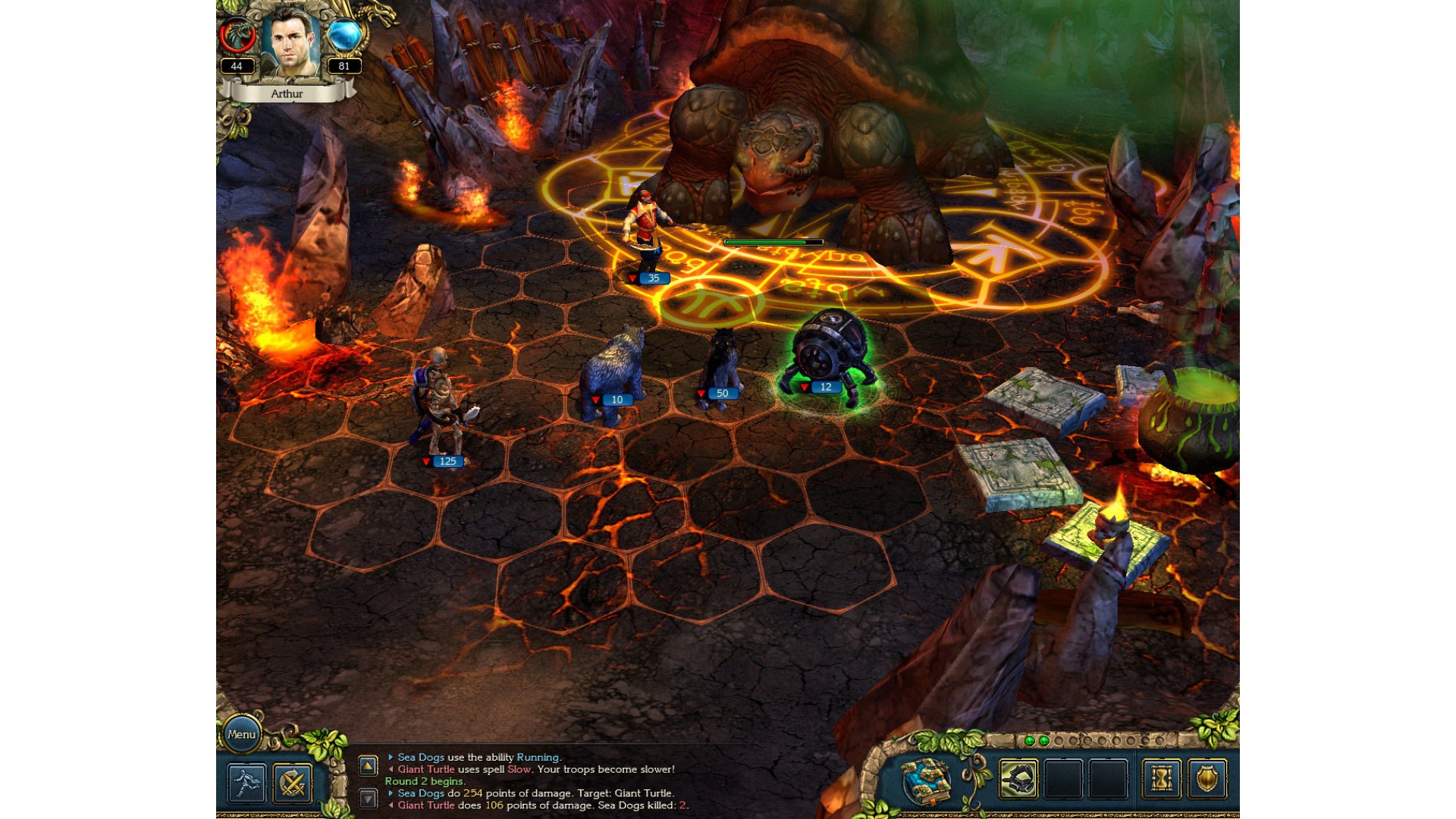This screenshot has height=819, width=1456.
Task: Click Arthur's hero portrait
Action: pyautogui.click(x=290, y=42)
